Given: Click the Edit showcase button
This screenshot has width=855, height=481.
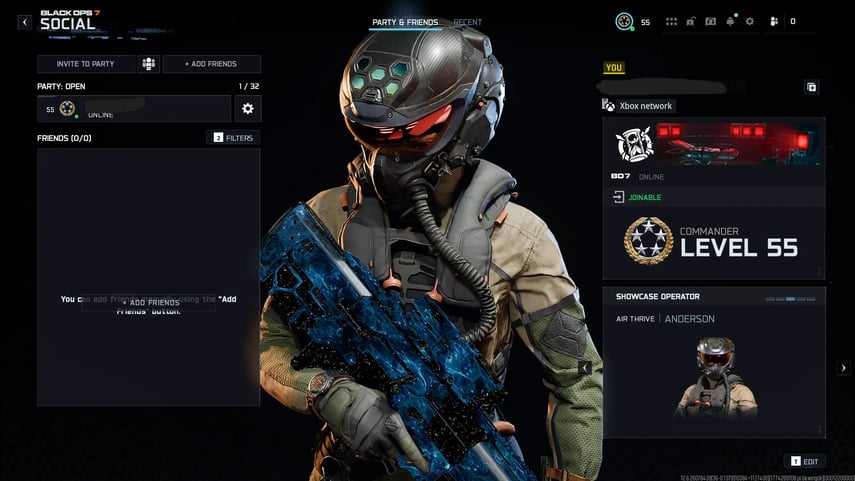Looking at the screenshot, I should (805, 461).
